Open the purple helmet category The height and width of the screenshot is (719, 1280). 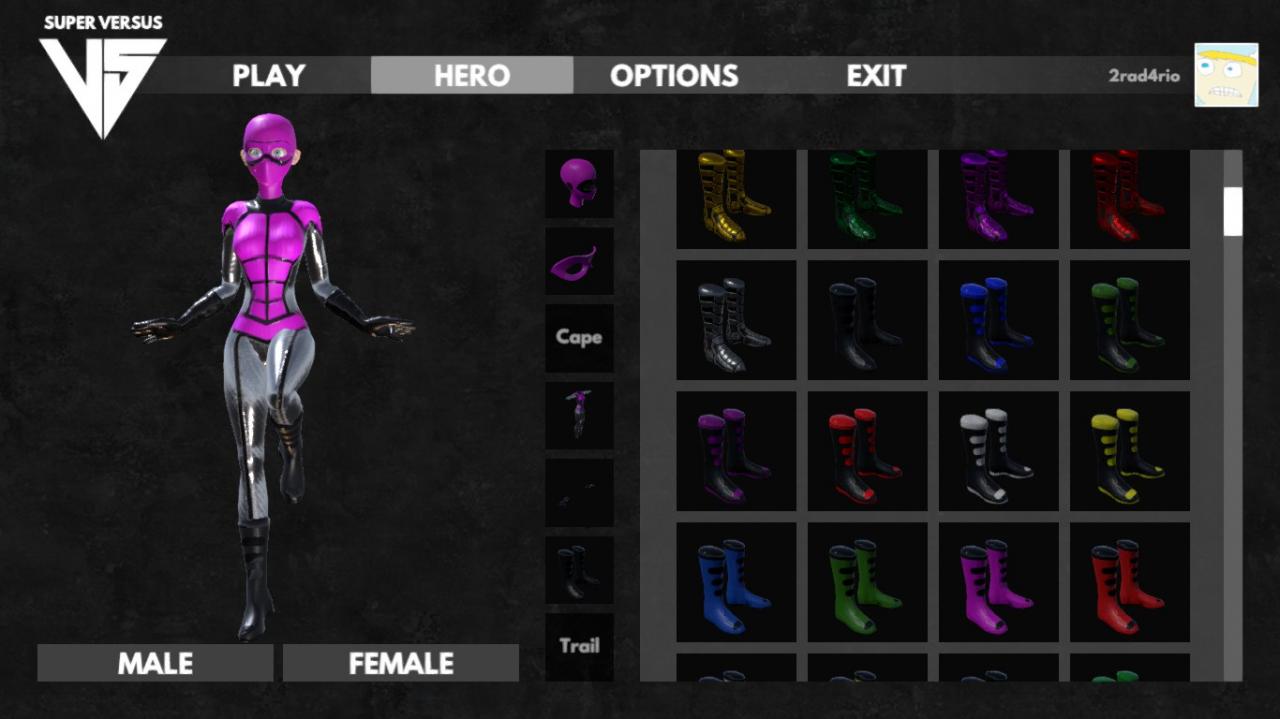pyautogui.click(x=579, y=183)
